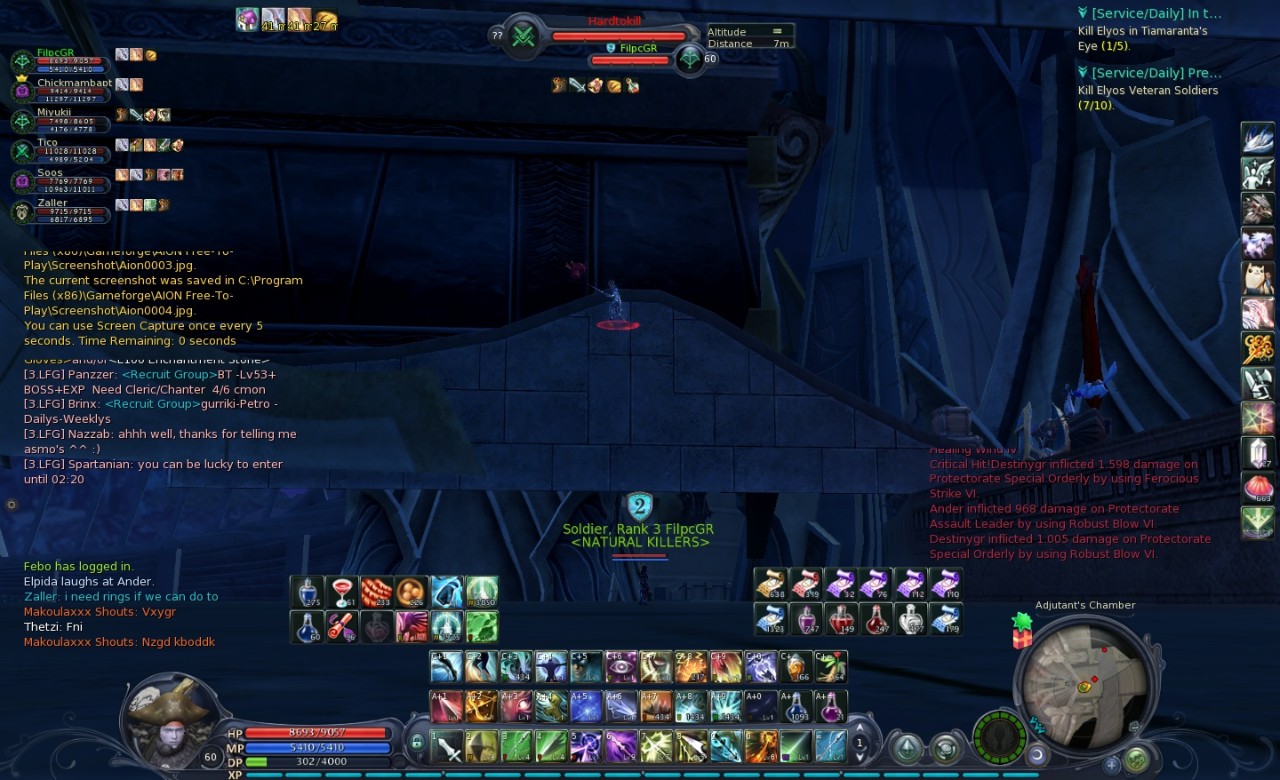Screen dimensions: 1280x780
Task: Use the purple potion on the A+ slot
Action: [830, 707]
